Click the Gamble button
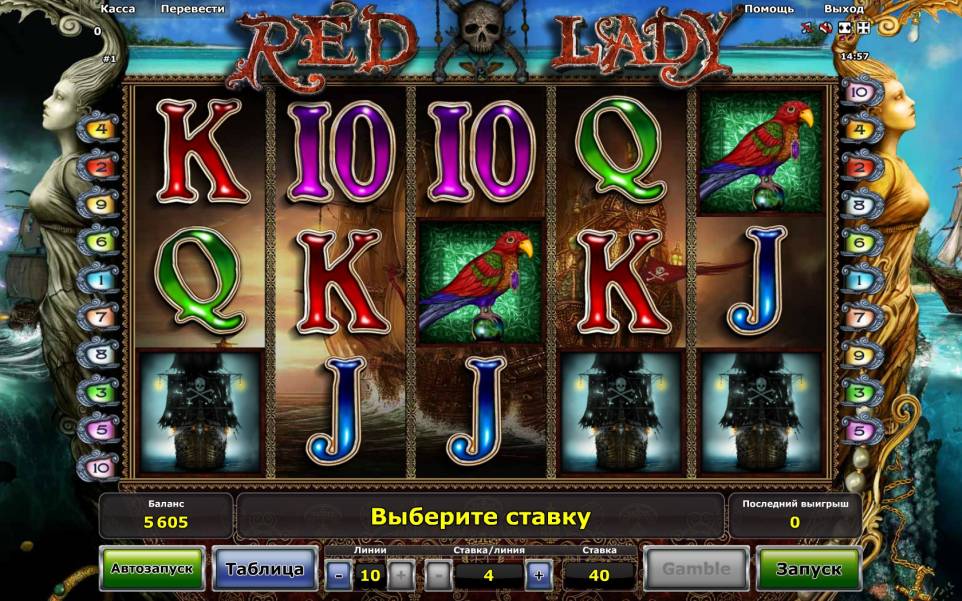The width and height of the screenshot is (962, 601). coord(696,569)
